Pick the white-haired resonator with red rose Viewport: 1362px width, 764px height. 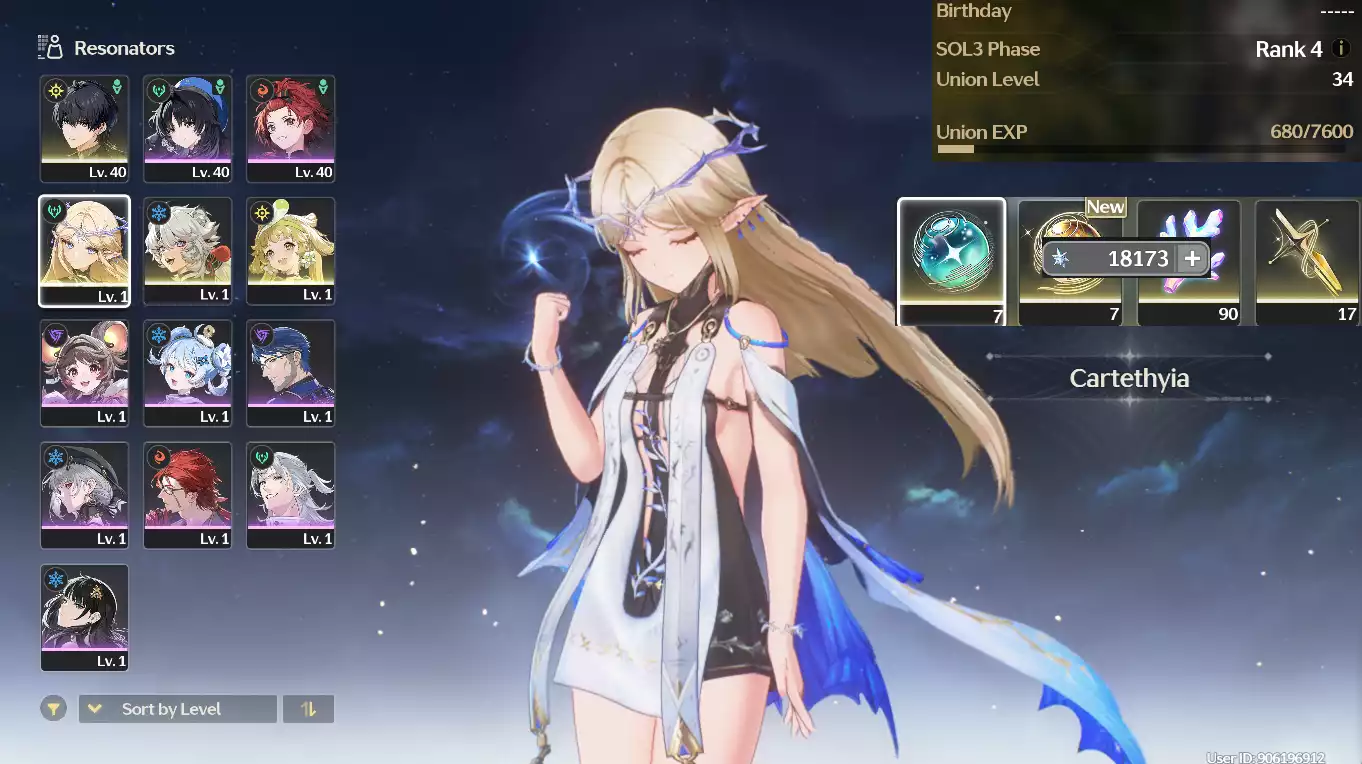[187, 250]
